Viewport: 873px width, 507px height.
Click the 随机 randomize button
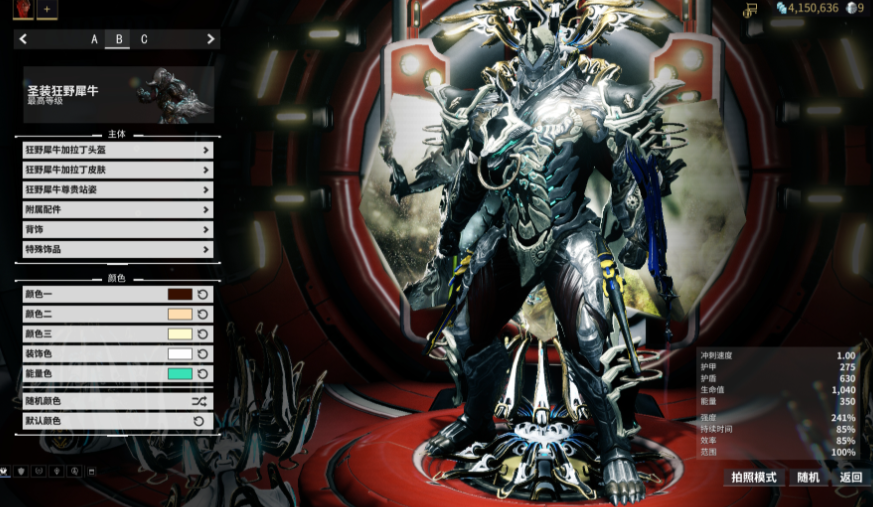coord(808,478)
